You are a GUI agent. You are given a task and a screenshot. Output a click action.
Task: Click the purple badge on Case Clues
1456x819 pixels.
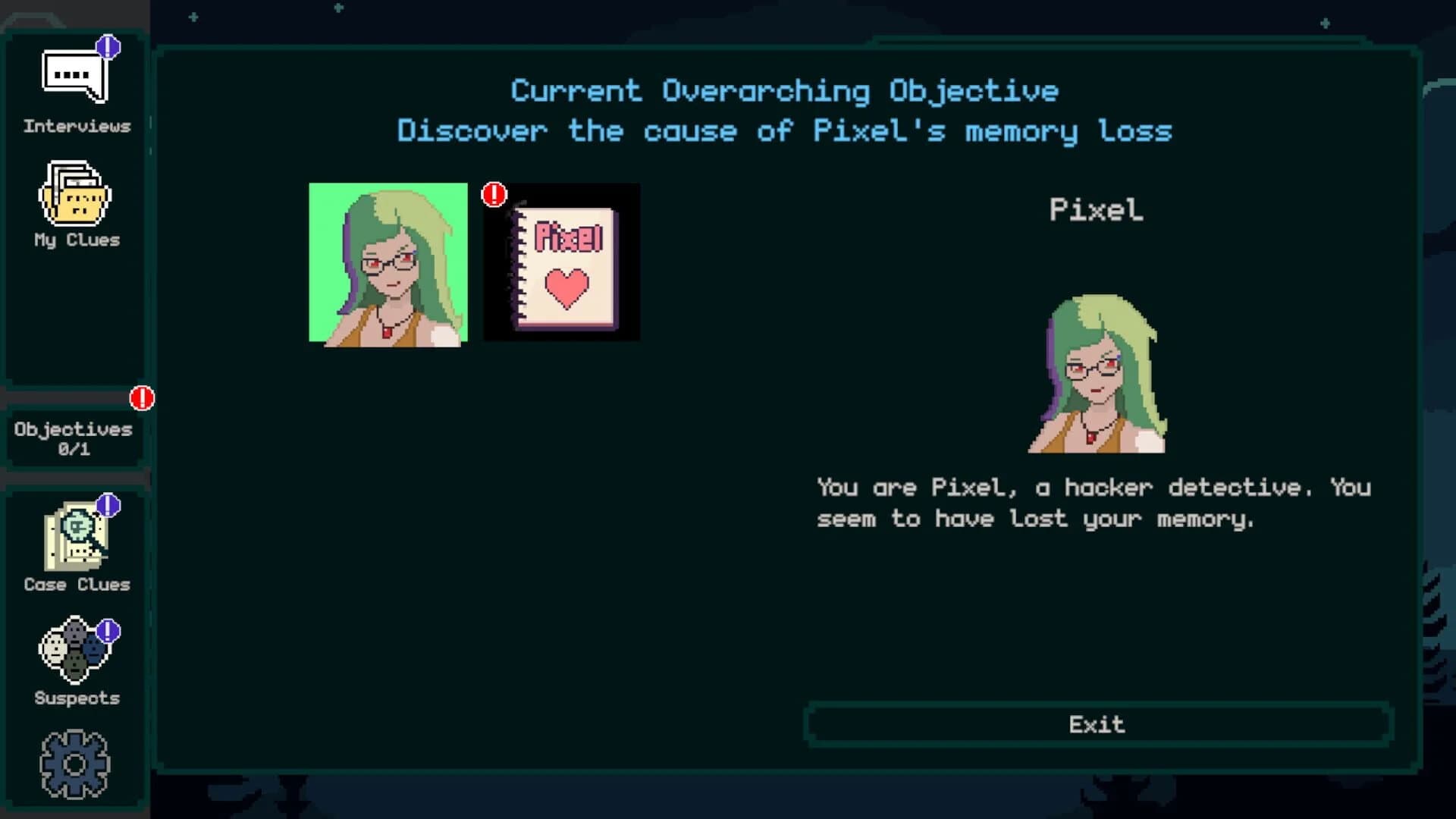point(107,504)
